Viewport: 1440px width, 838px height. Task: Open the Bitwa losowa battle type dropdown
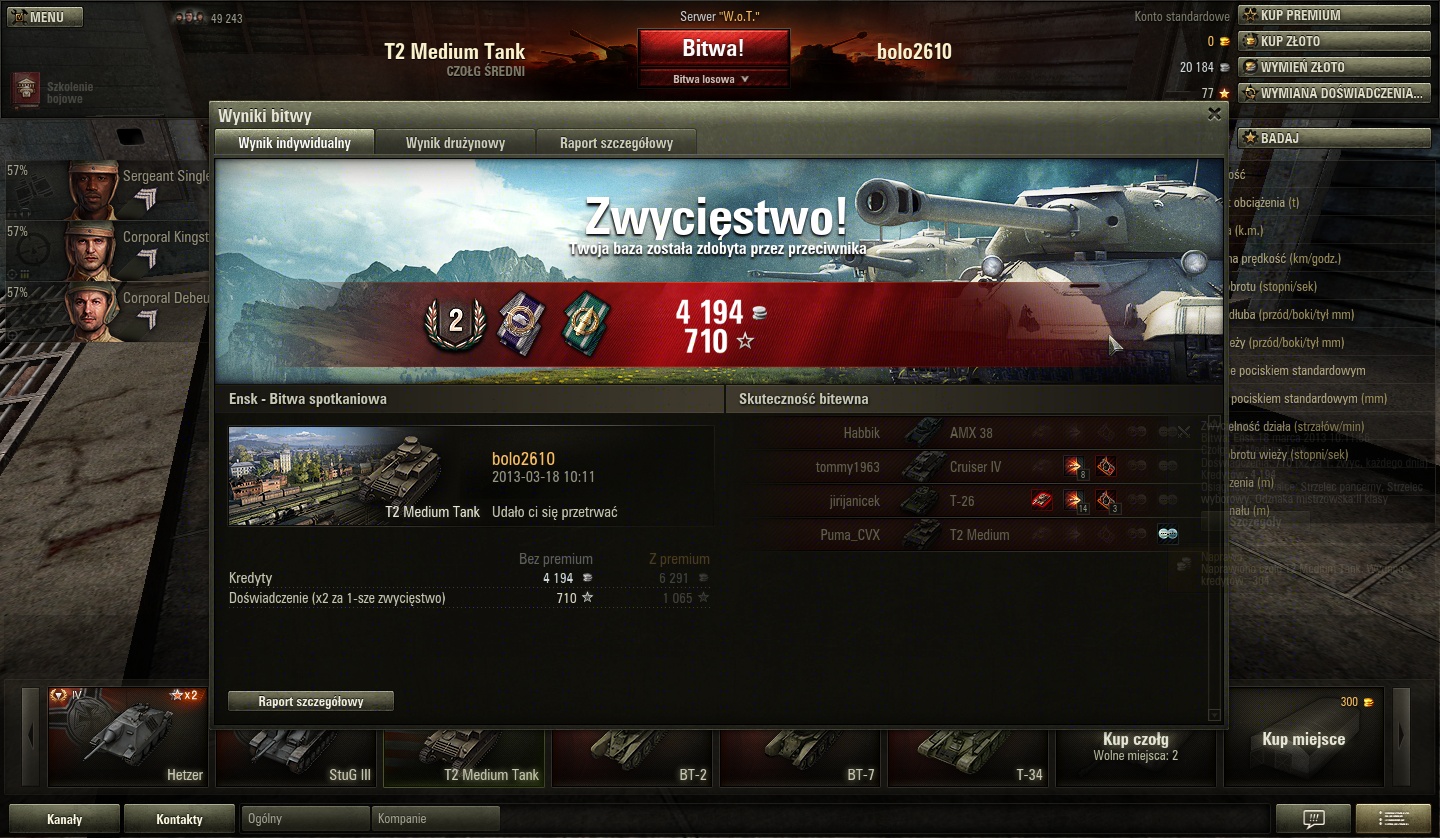coord(713,79)
